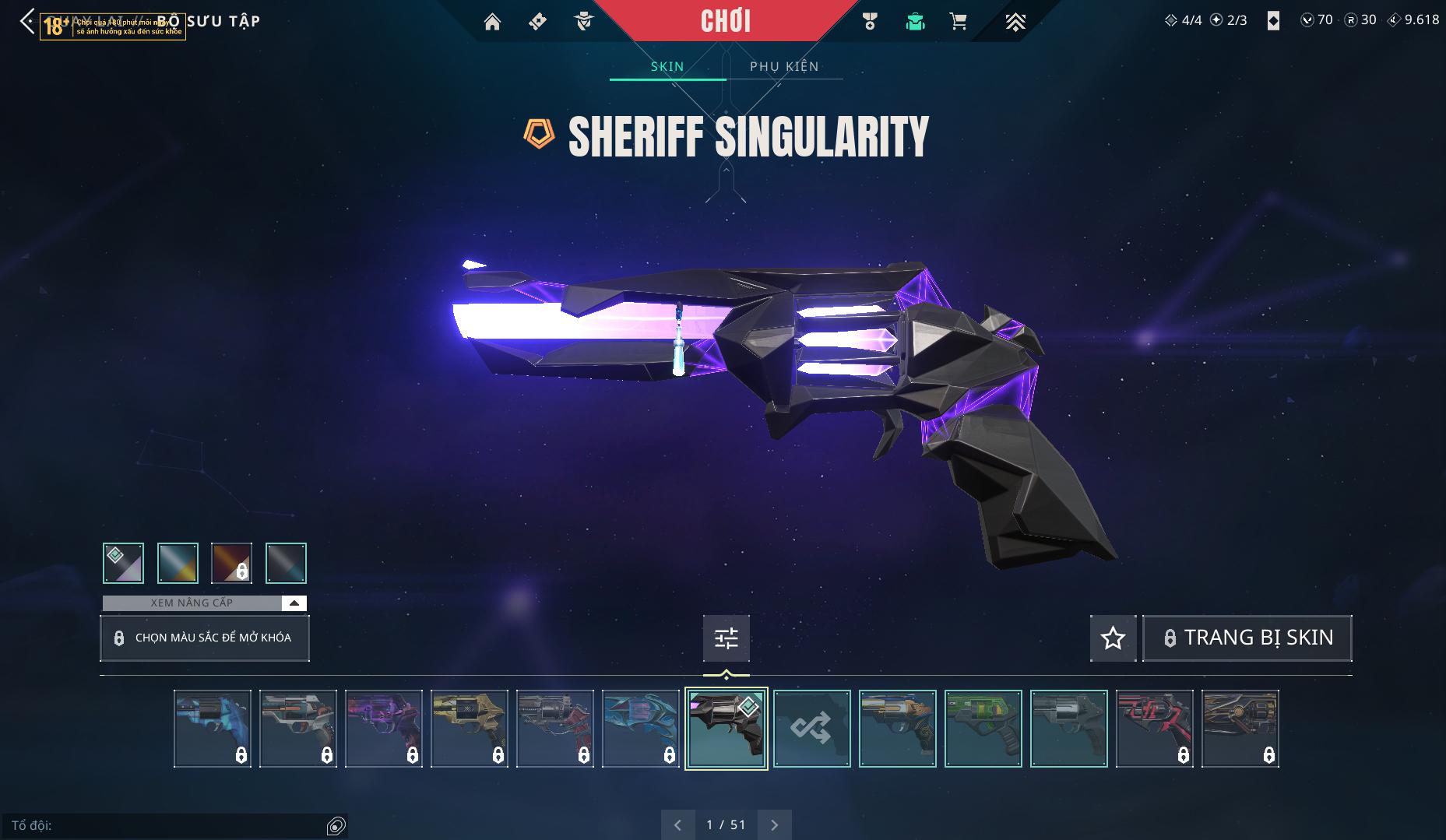Choose the blue and yellow color variant
This screenshot has width=1446, height=840.
coord(178,563)
